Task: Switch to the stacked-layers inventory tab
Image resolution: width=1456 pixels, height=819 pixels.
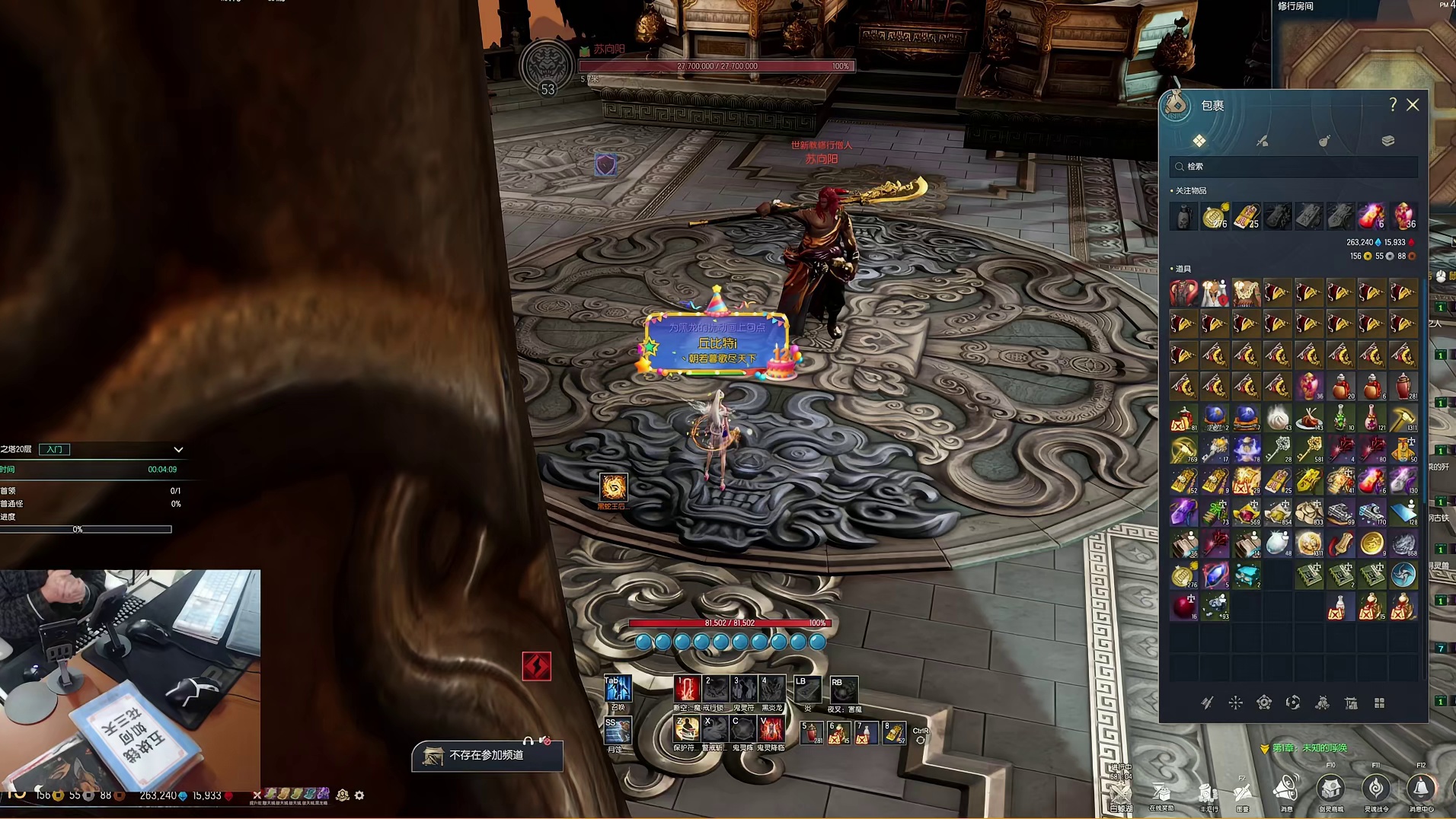Action: point(1387,141)
